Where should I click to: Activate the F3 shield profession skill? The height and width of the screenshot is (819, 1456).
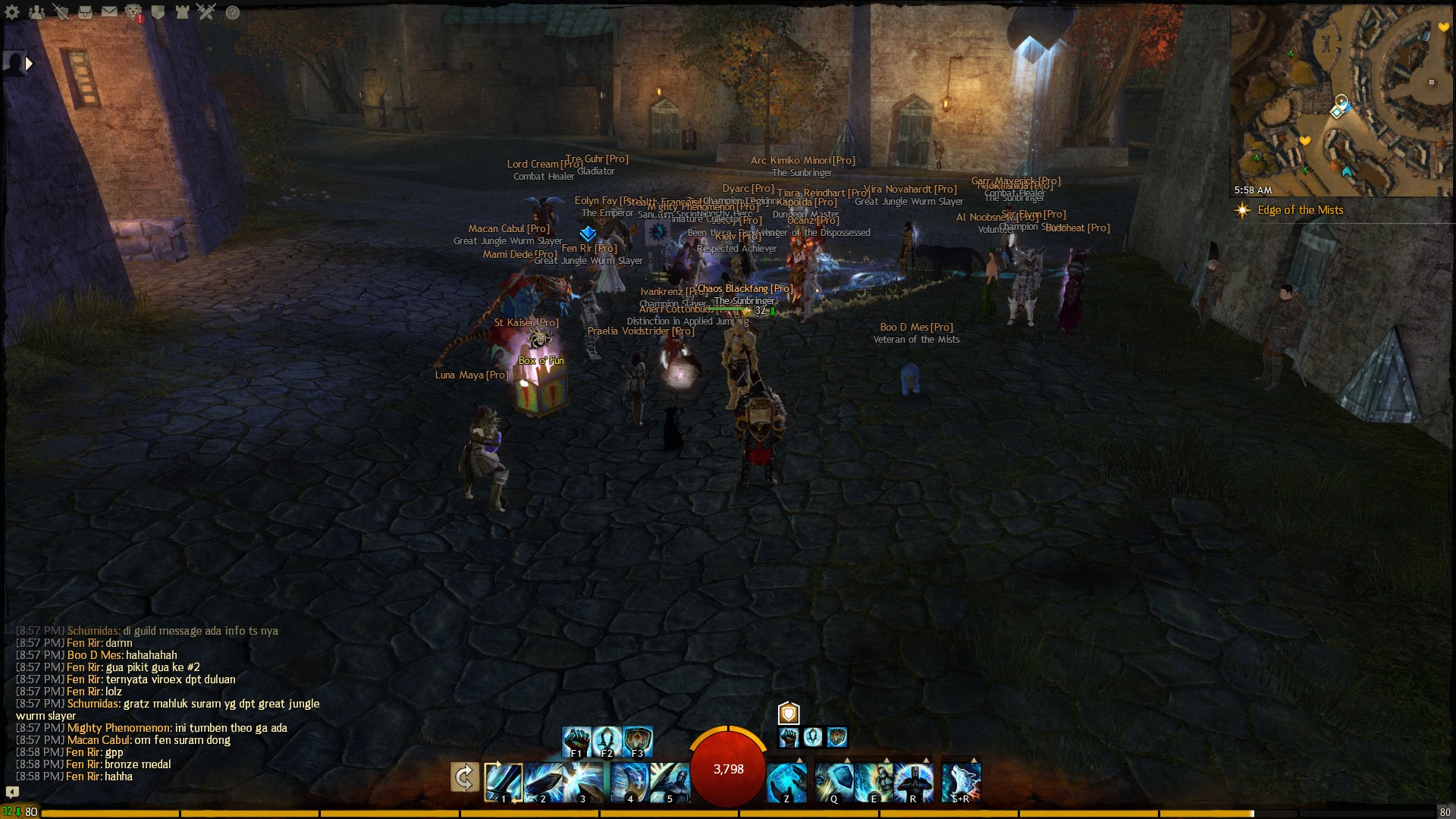[637, 742]
